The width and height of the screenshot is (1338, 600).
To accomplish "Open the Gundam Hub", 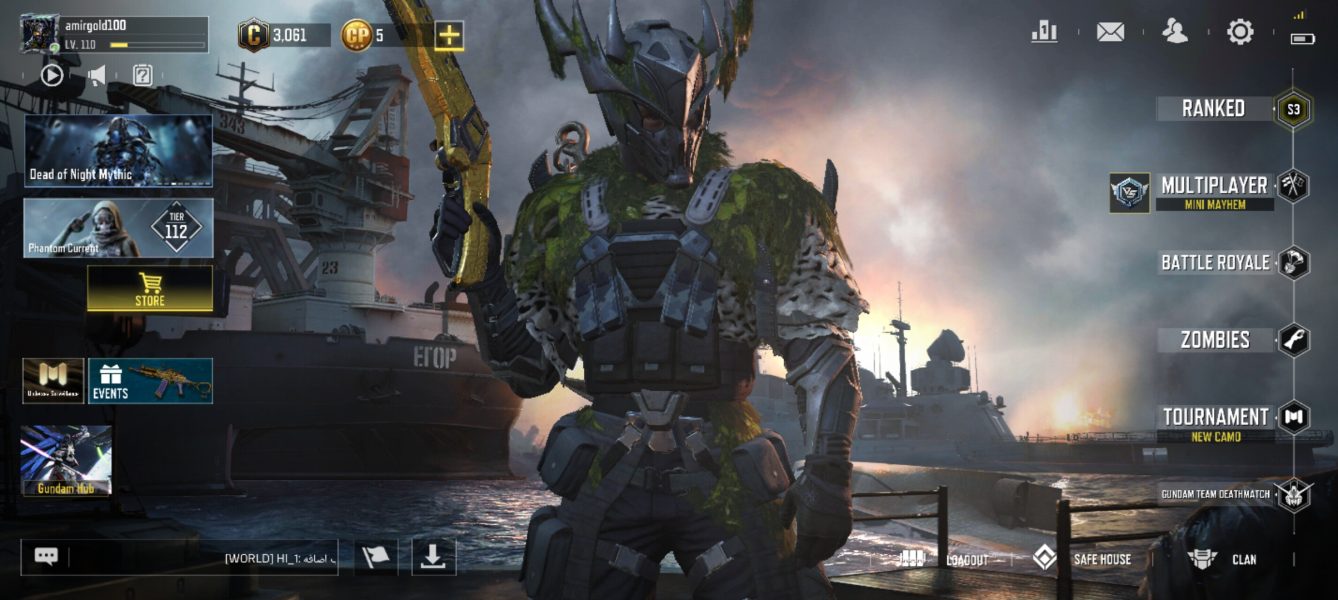I will [x=66, y=461].
